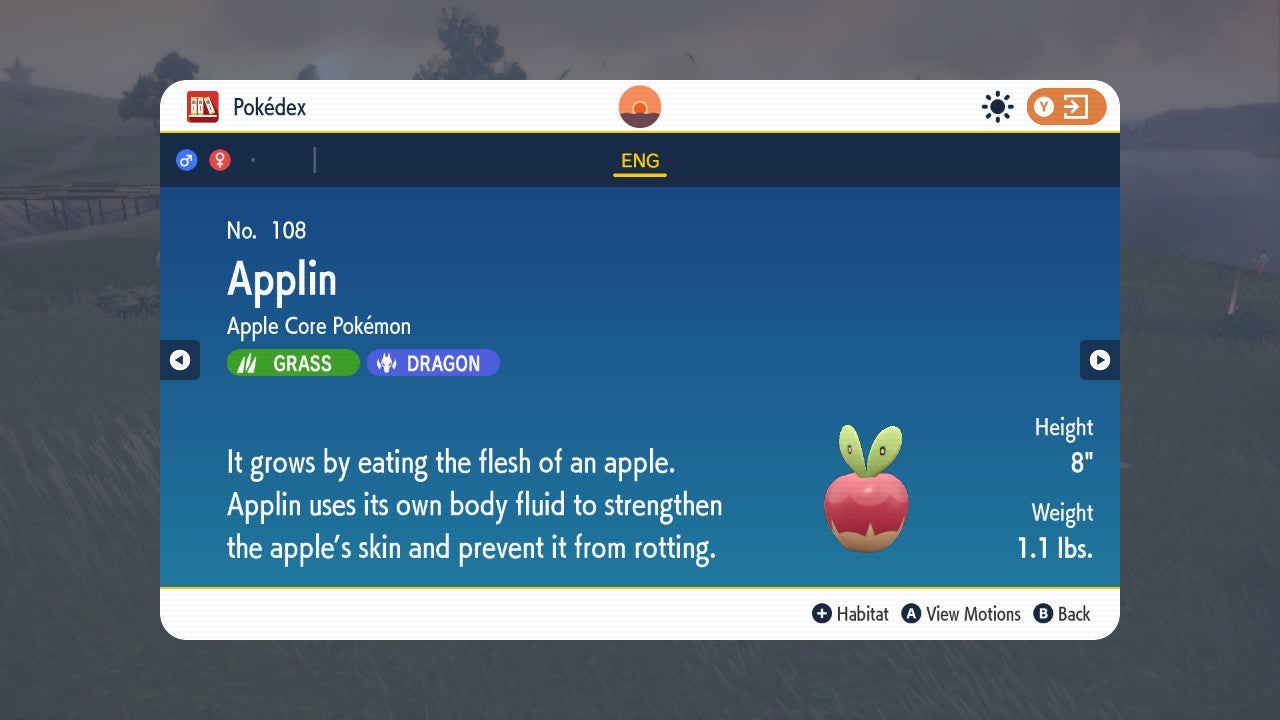Click the A icon beside View Motions
Viewport: 1280px width, 720px height.
click(910, 614)
